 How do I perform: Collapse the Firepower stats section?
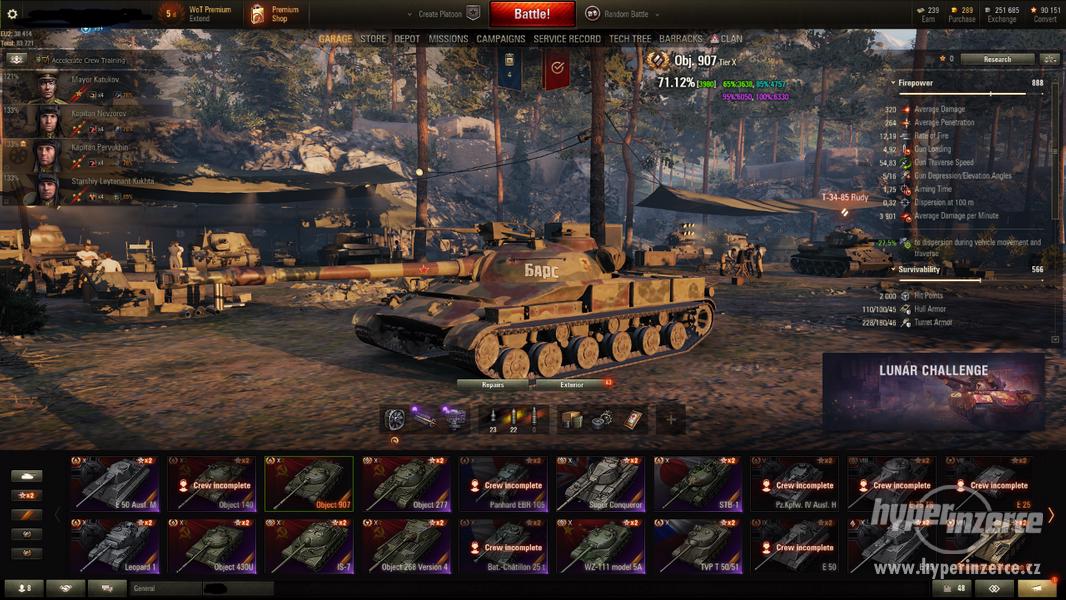[892, 83]
